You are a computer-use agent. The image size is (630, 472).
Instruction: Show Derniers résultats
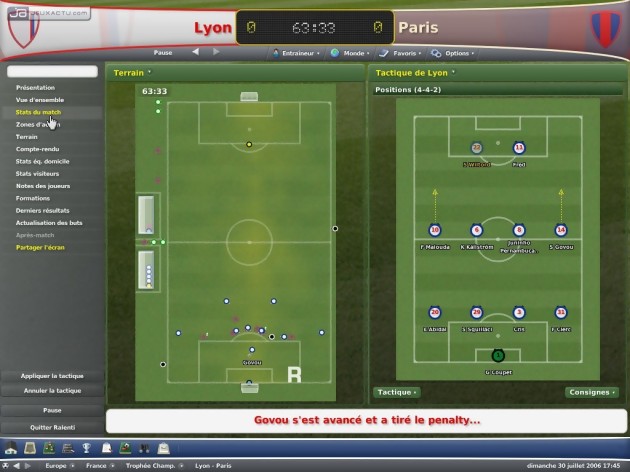42,210
